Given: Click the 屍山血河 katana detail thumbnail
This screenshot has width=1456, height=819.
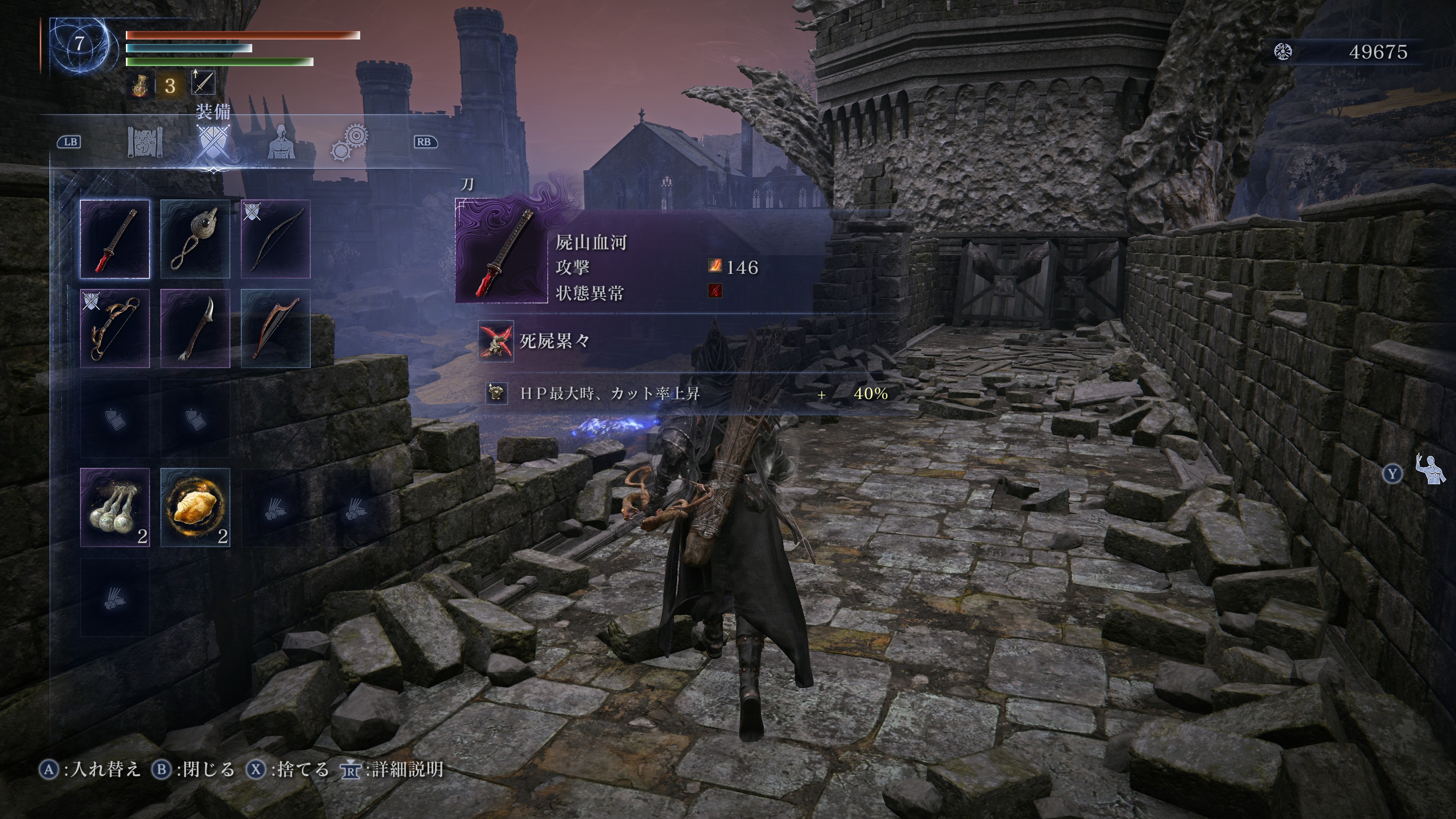Looking at the screenshot, I should 502,251.
